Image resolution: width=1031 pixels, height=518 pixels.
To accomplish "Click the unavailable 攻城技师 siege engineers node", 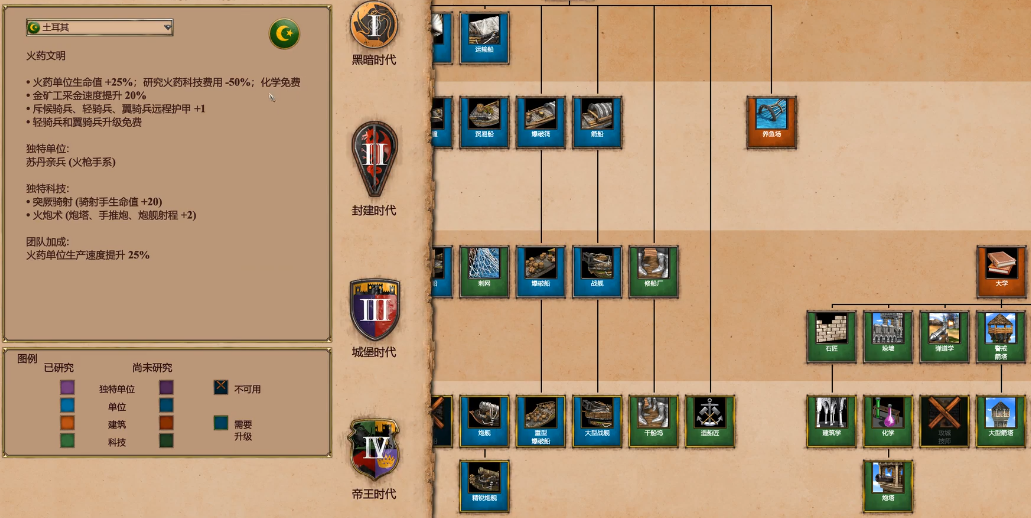I will (944, 420).
